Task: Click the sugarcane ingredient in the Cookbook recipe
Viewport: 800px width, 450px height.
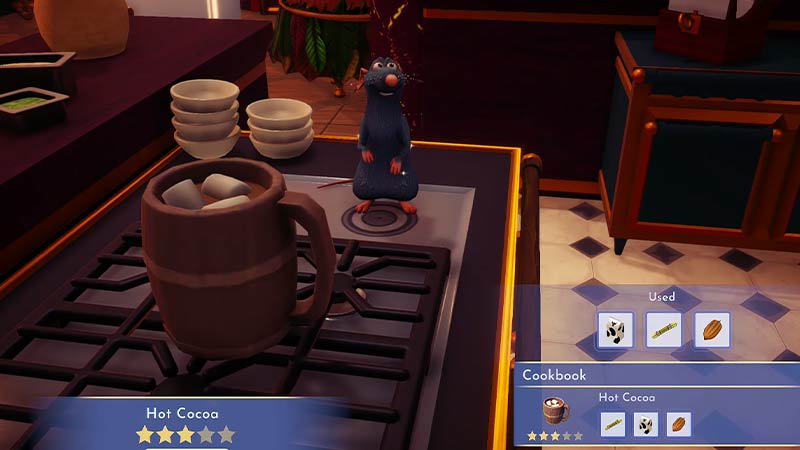Action: pyautogui.click(x=612, y=424)
